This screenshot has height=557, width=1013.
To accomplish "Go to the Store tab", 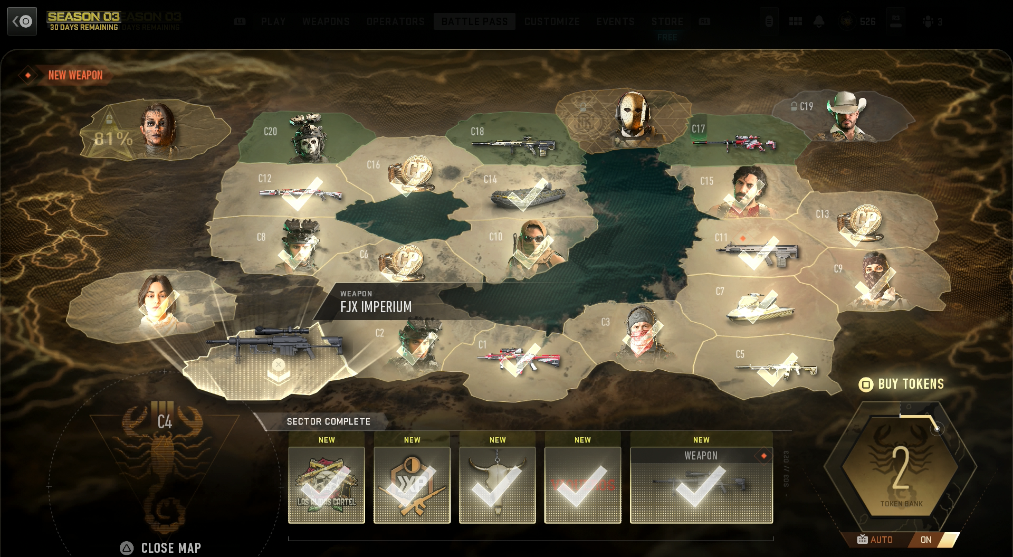I will tap(667, 21).
